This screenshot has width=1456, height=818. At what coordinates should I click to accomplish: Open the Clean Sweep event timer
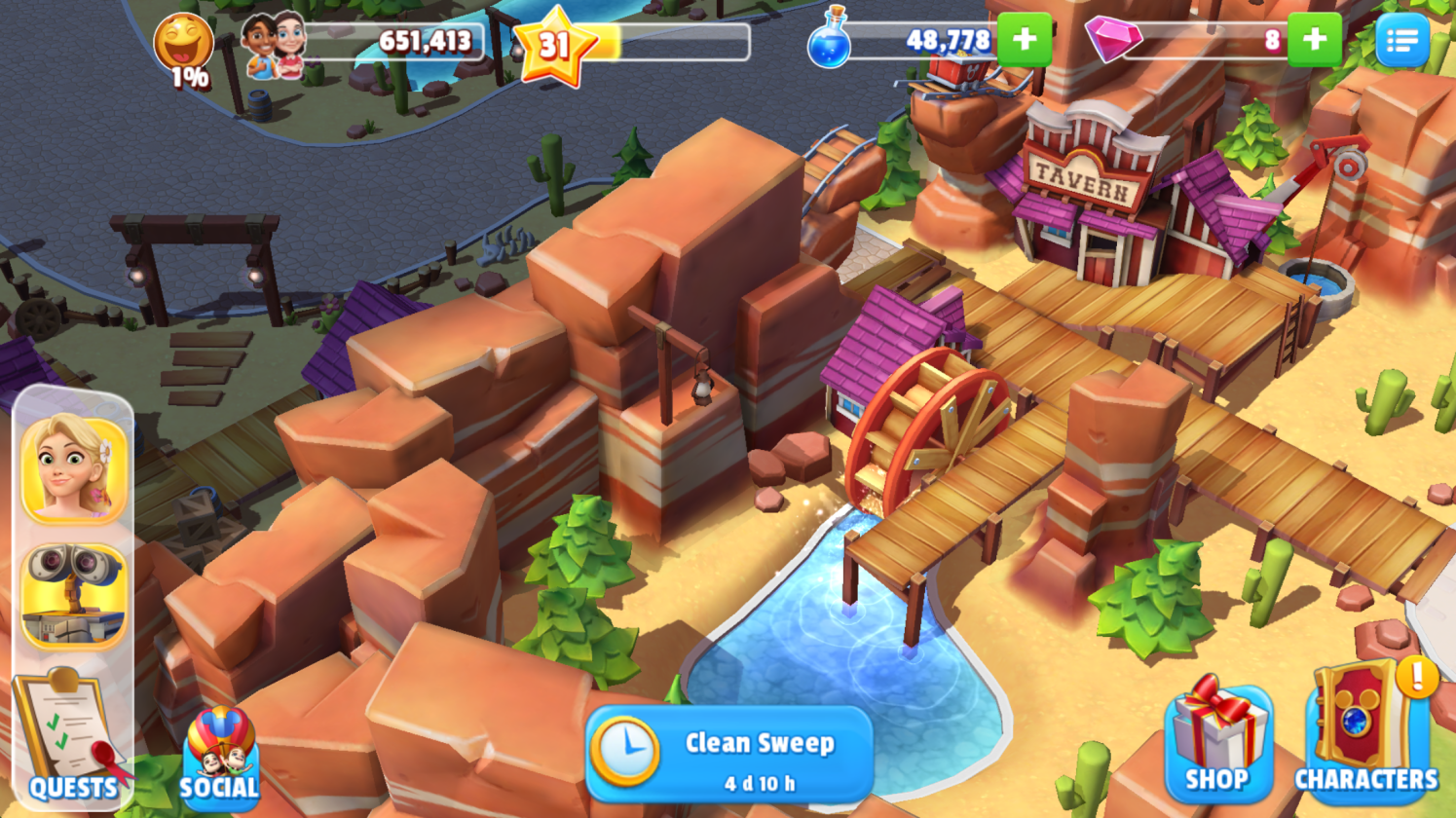click(x=729, y=756)
